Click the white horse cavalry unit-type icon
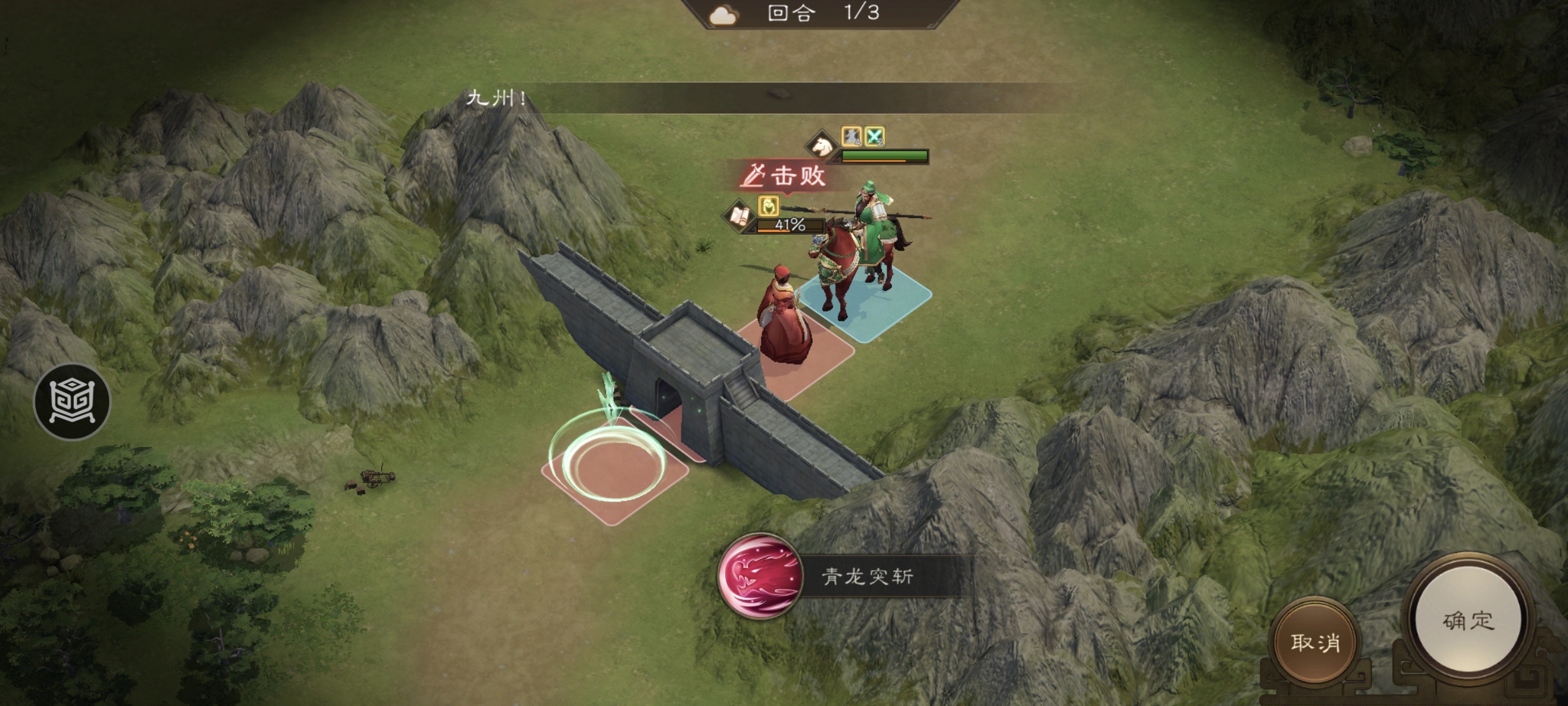The height and width of the screenshot is (706, 1568). [x=821, y=145]
